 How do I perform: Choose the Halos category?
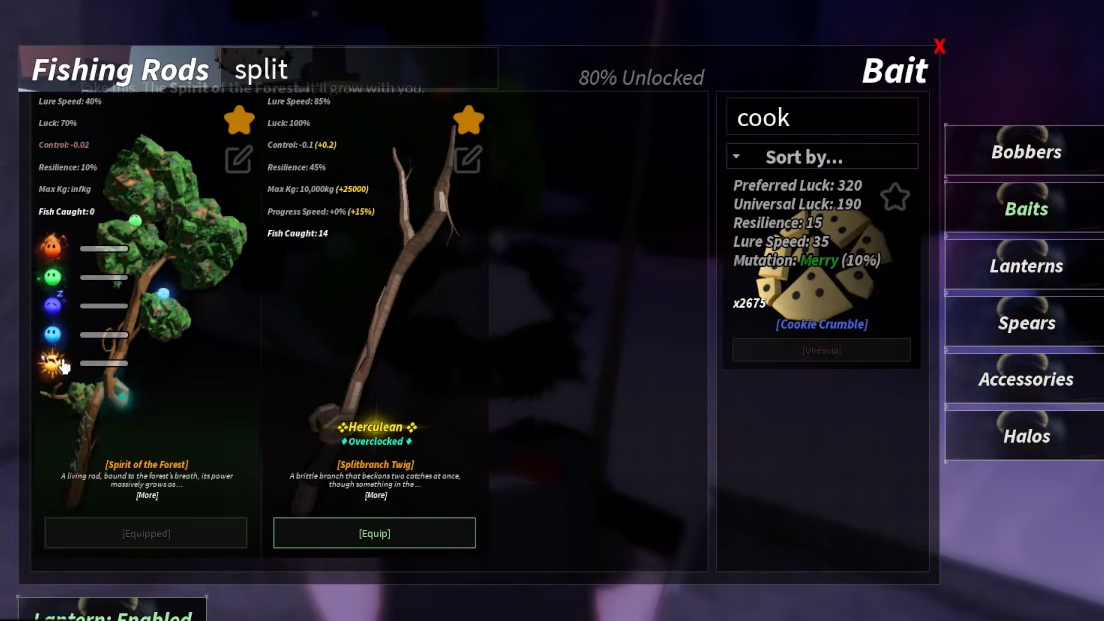pos(1025,436)
